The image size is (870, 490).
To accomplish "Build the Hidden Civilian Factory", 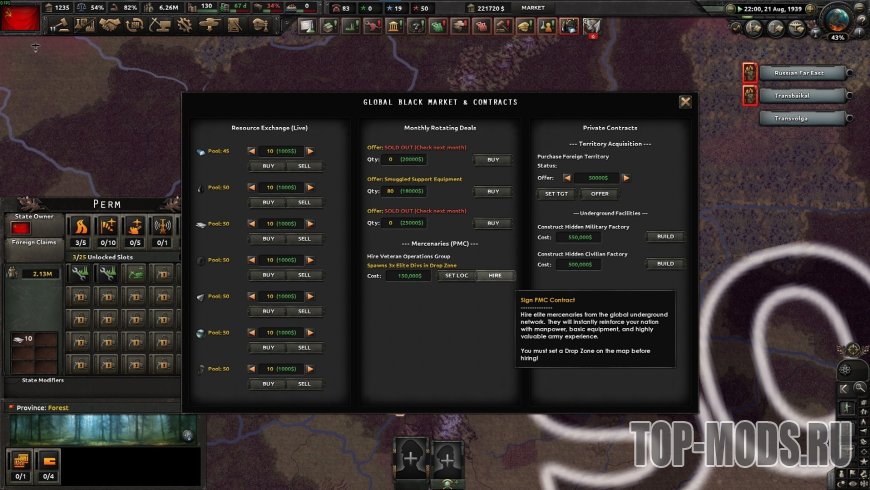I will [x=665, y=264].
